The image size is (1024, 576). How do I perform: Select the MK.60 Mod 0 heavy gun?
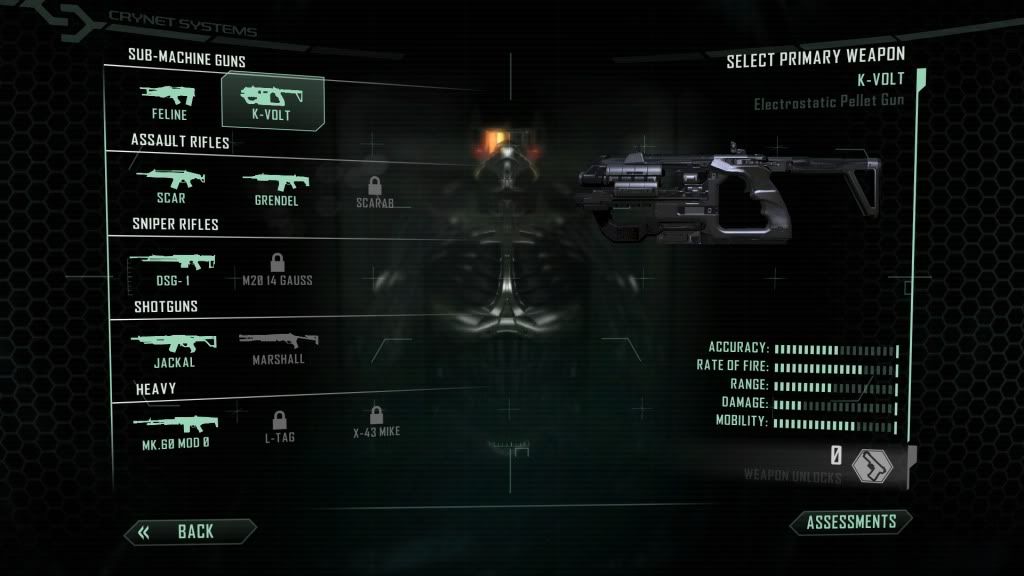(175, 429)
